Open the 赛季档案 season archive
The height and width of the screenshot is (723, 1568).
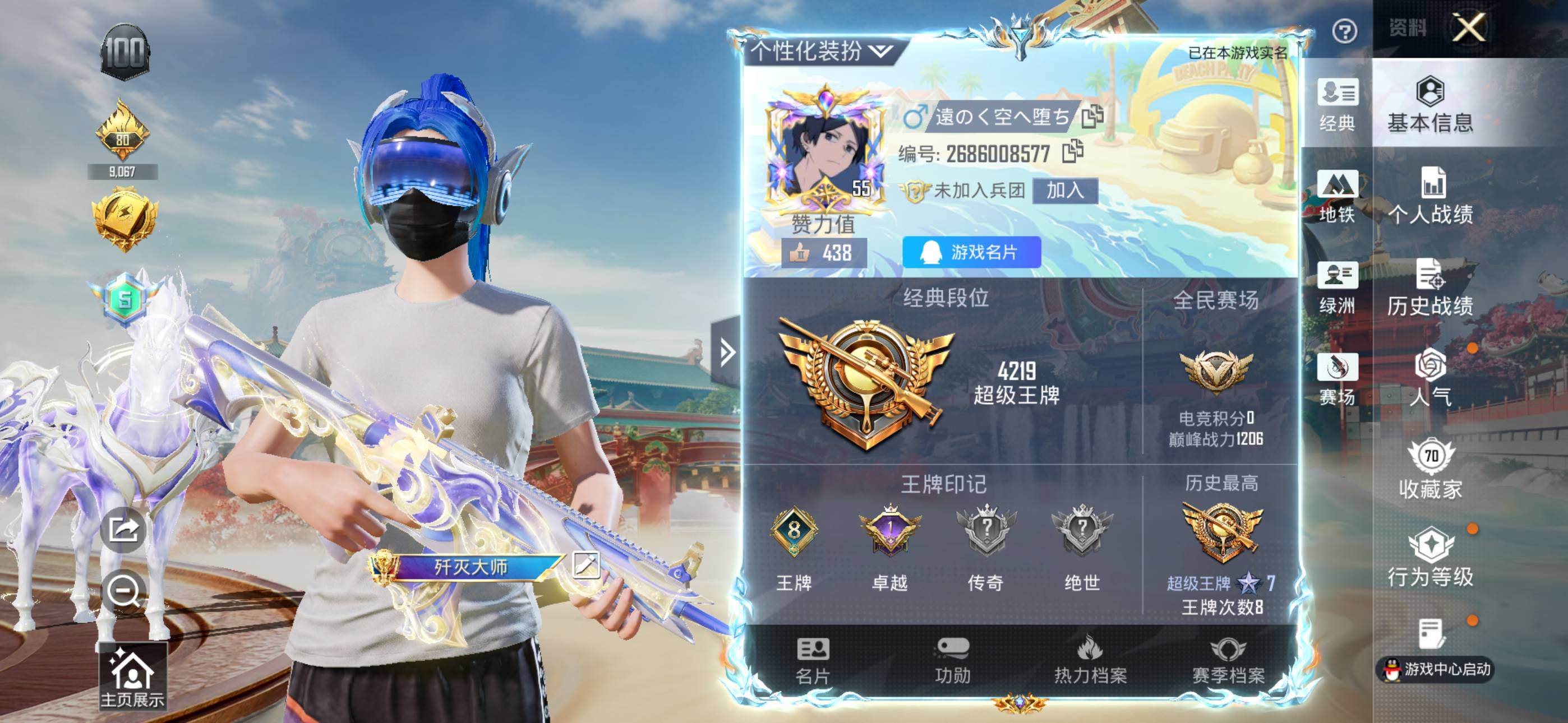coord(1228,660)
